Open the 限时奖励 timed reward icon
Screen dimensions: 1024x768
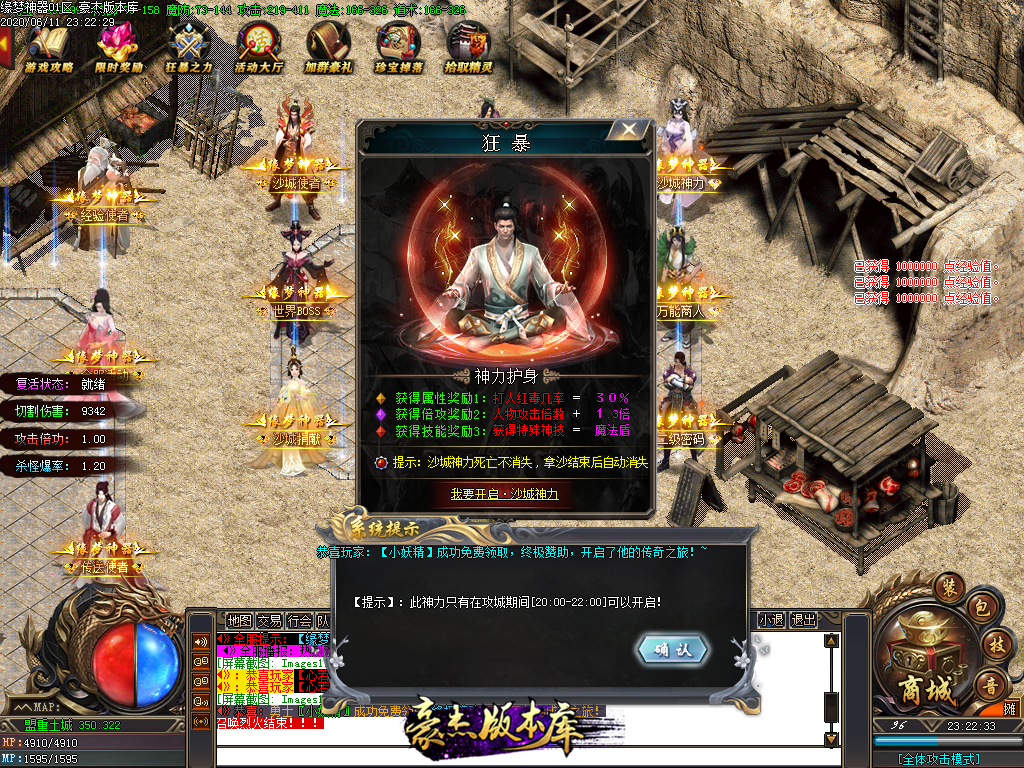coord(119,48)
